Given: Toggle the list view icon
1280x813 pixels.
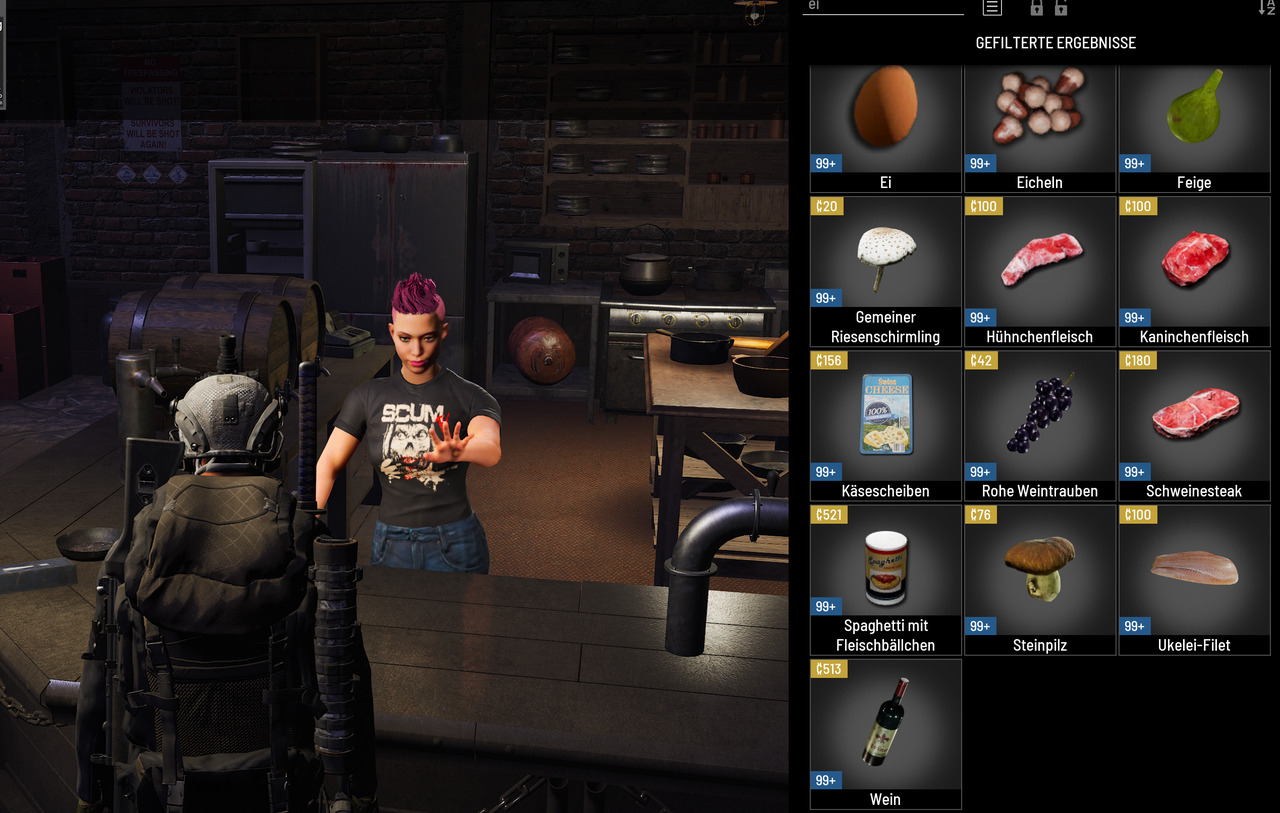Looking at the screenshot, I should tap(992, 7).
